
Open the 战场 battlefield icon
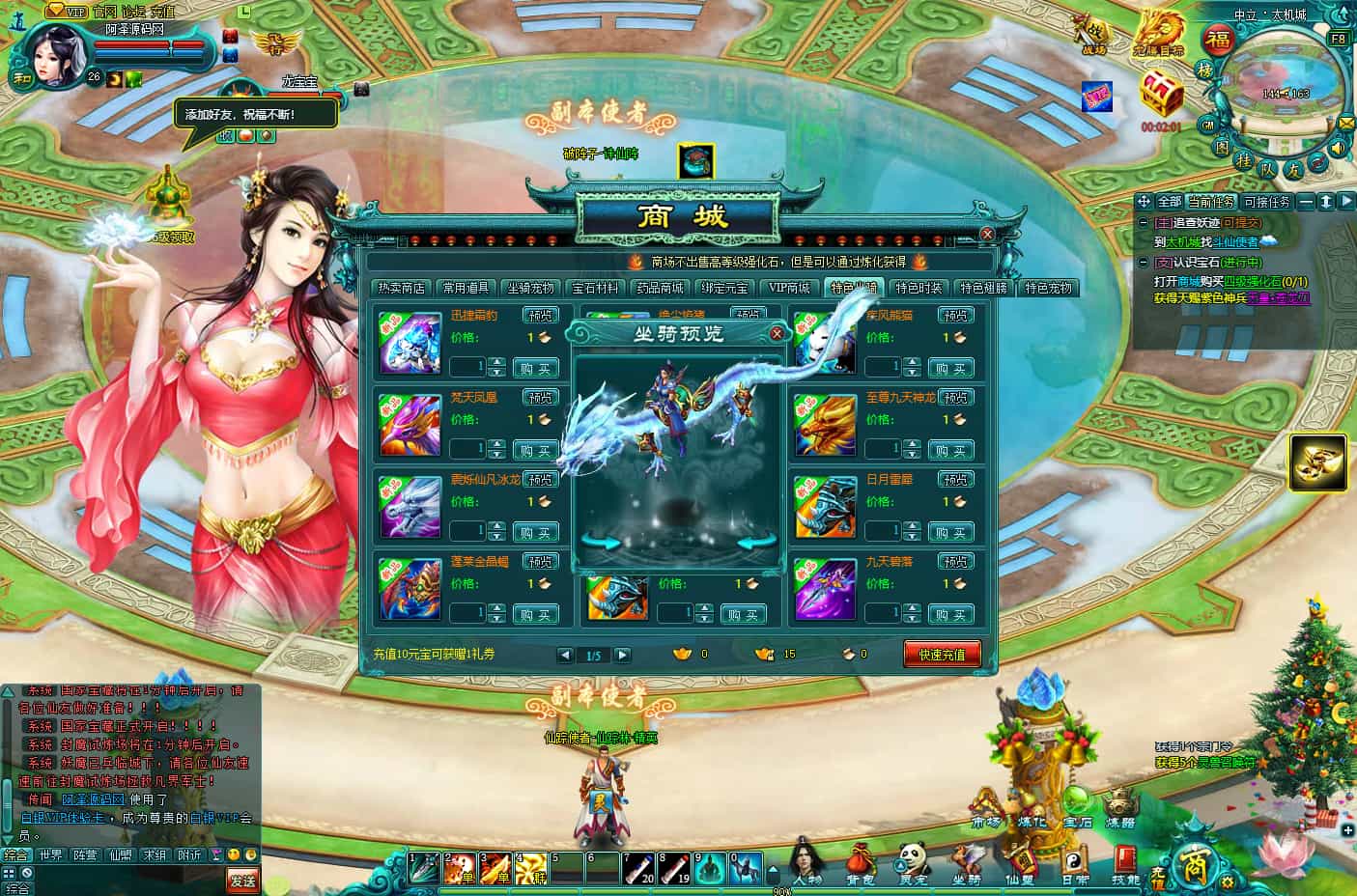[1093, 37]
